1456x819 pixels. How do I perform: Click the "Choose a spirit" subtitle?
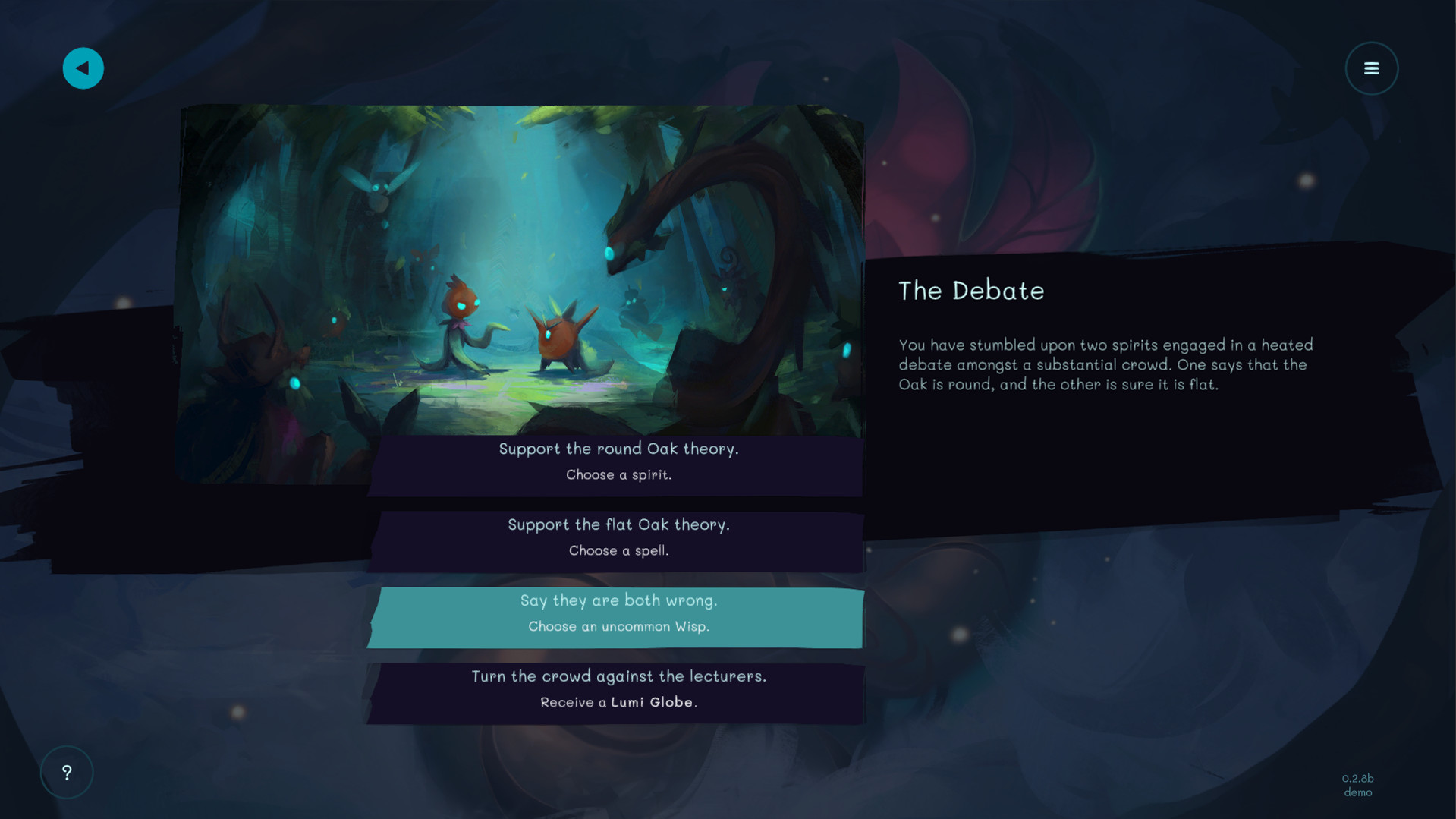click(618, 474)
